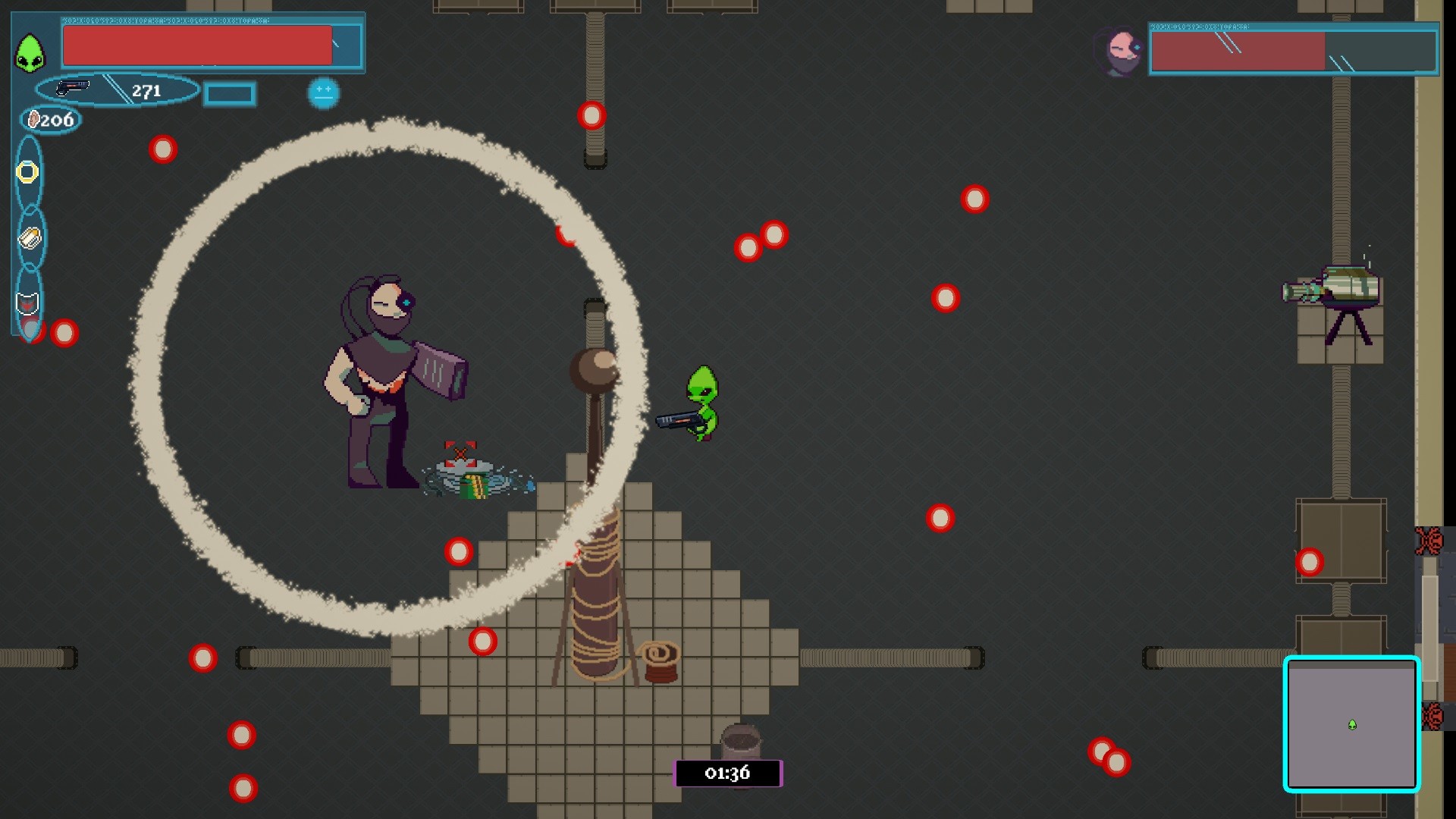Click the 01:36 countdown timer

pos(729,773)
